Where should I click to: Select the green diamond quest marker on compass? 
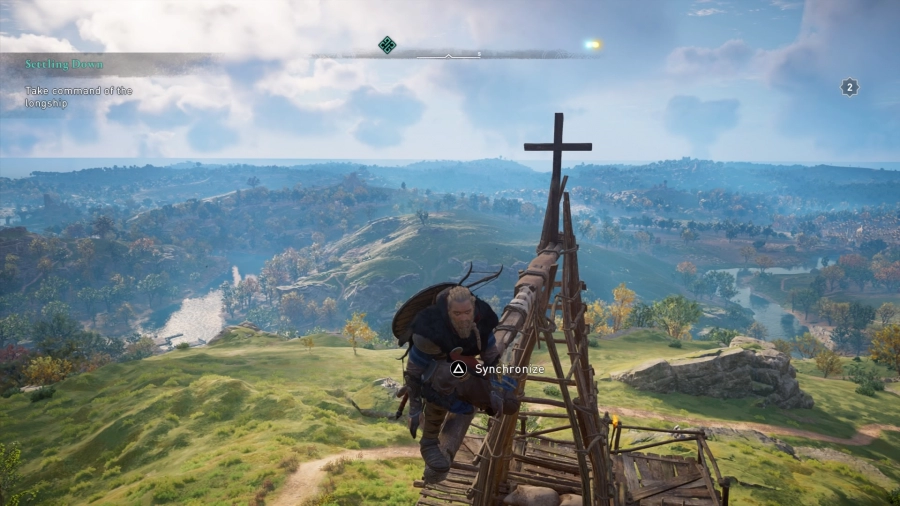387,44
